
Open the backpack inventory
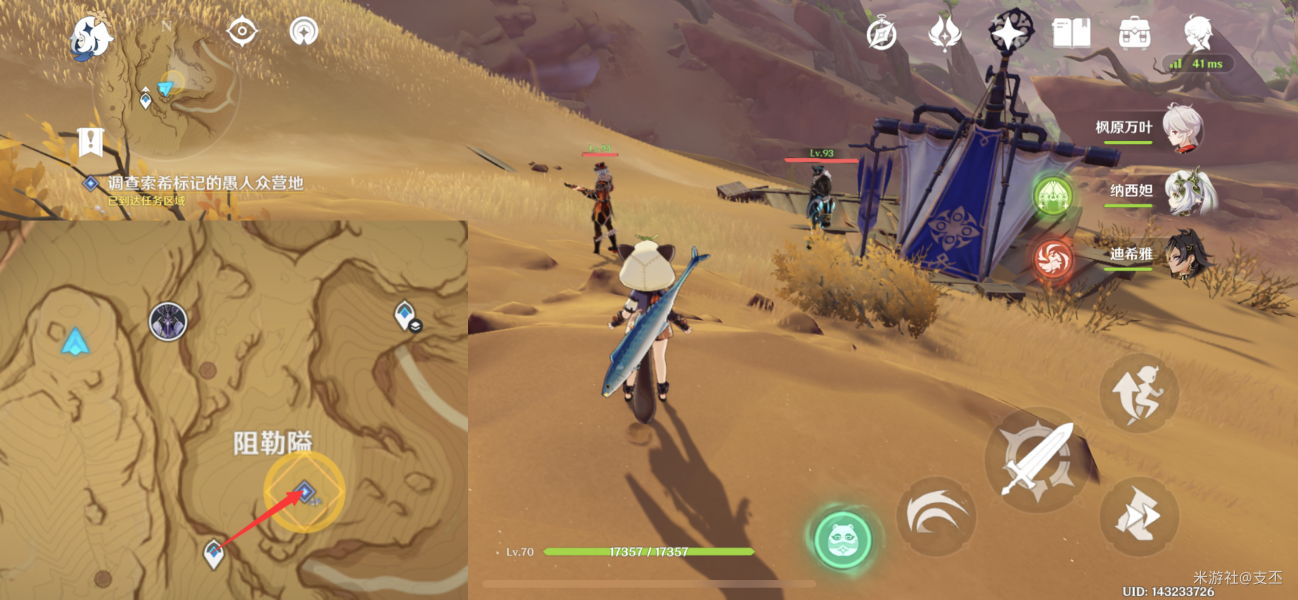(1133, 33)
